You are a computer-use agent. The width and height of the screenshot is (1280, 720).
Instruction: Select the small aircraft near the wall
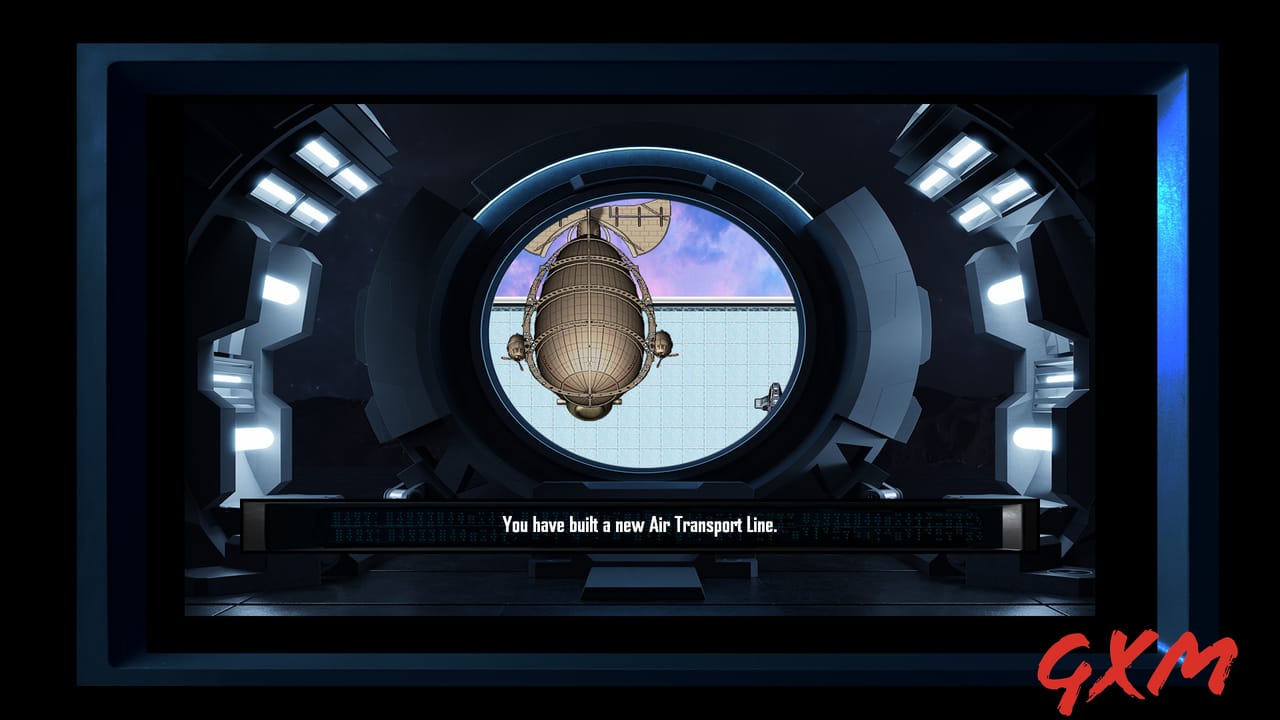768,396
